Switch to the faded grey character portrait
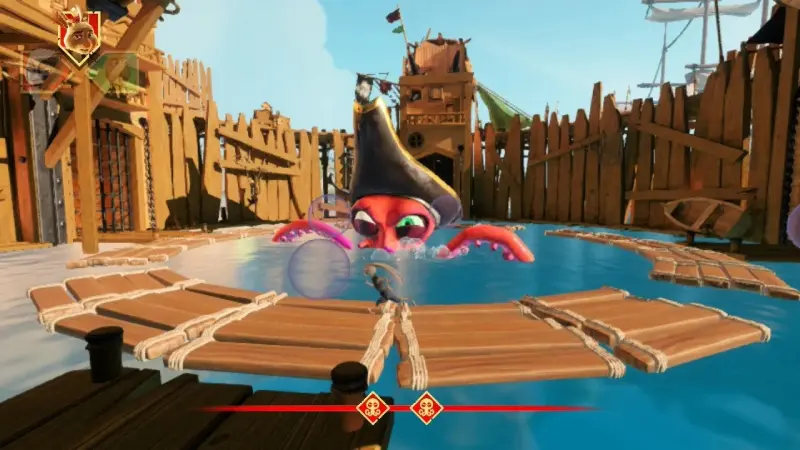 40,71
